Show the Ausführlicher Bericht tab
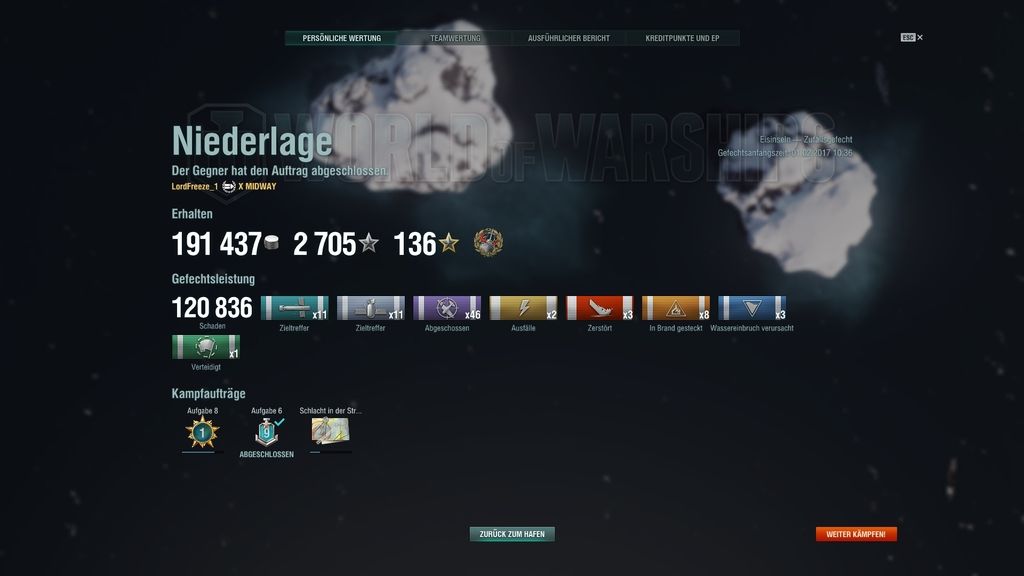Viewport: 1024px width, 576px height. pyautogui.click(x=568, y=38)
